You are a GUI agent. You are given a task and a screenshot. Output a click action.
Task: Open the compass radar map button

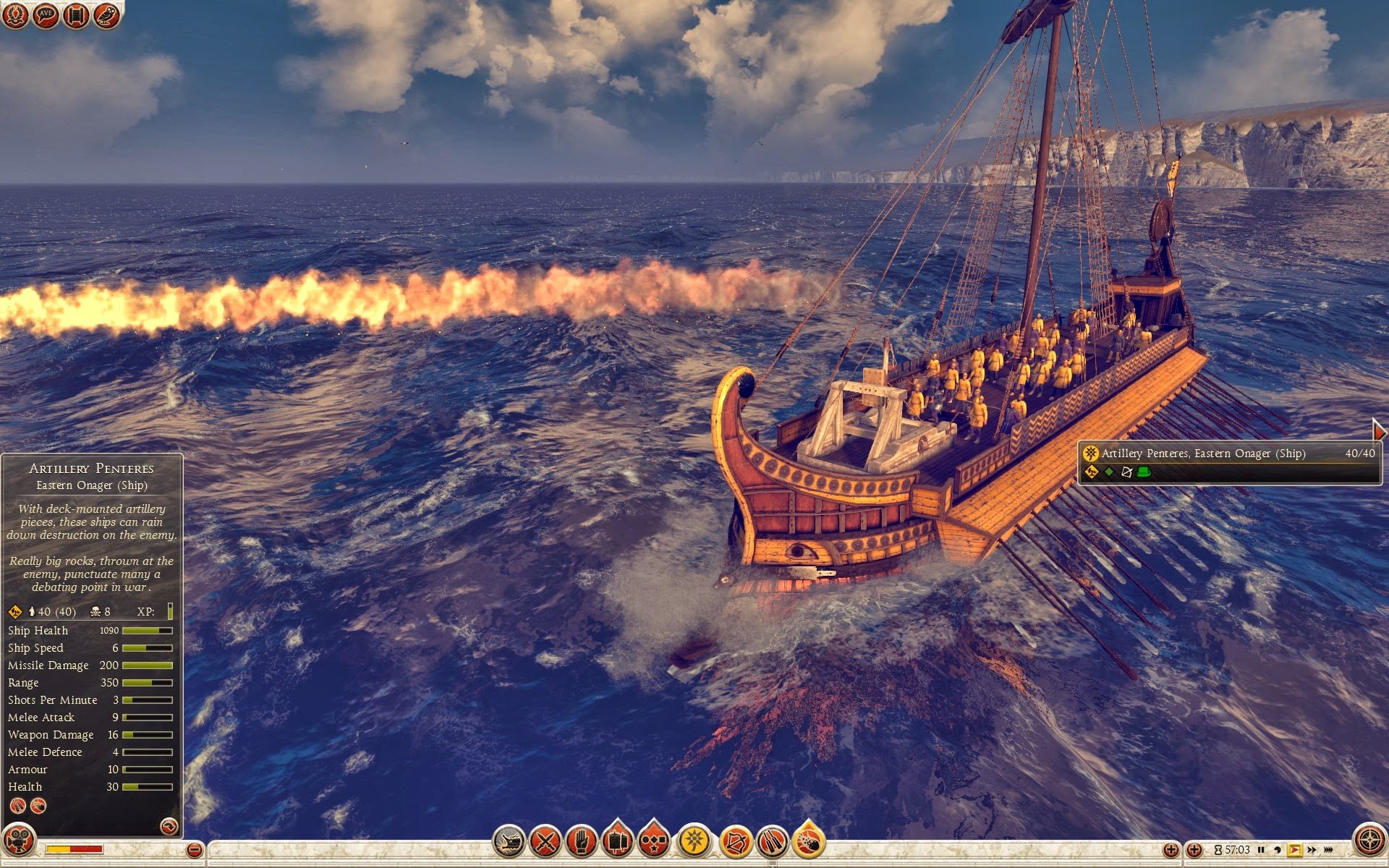point(1369,841)
